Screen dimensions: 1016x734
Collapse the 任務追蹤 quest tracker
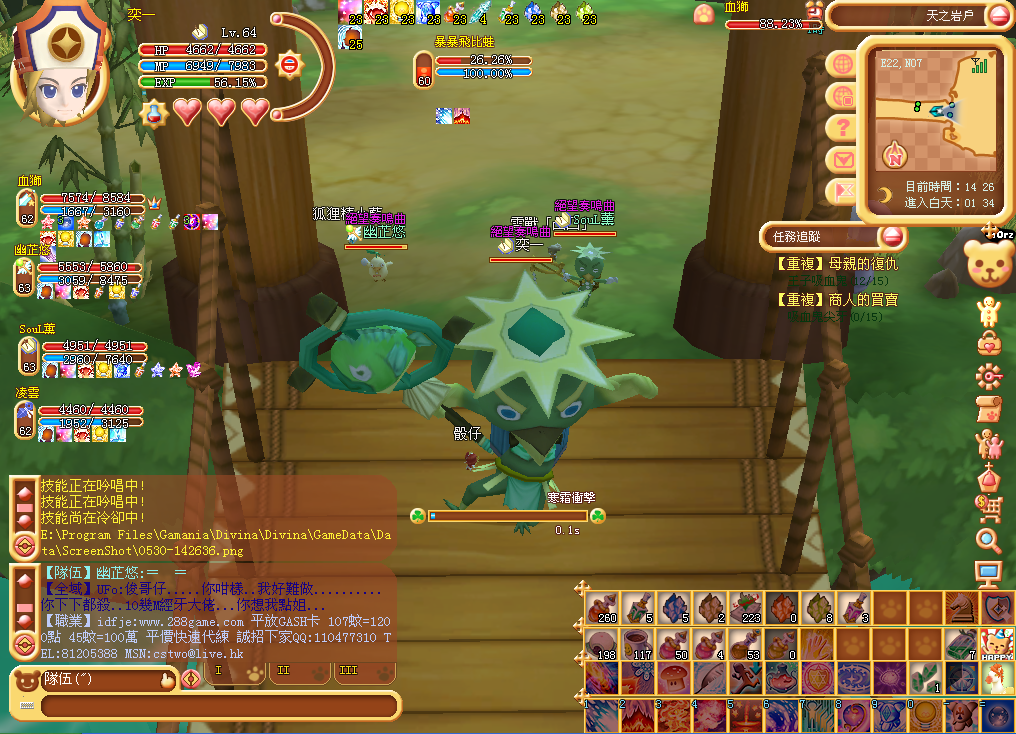(x=892, y=237)
